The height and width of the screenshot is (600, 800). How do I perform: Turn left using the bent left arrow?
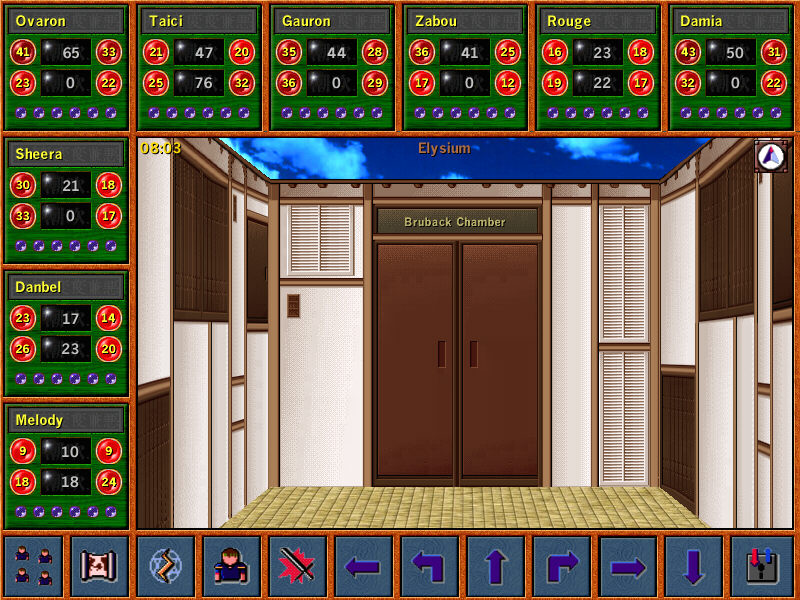pos(430,567)
